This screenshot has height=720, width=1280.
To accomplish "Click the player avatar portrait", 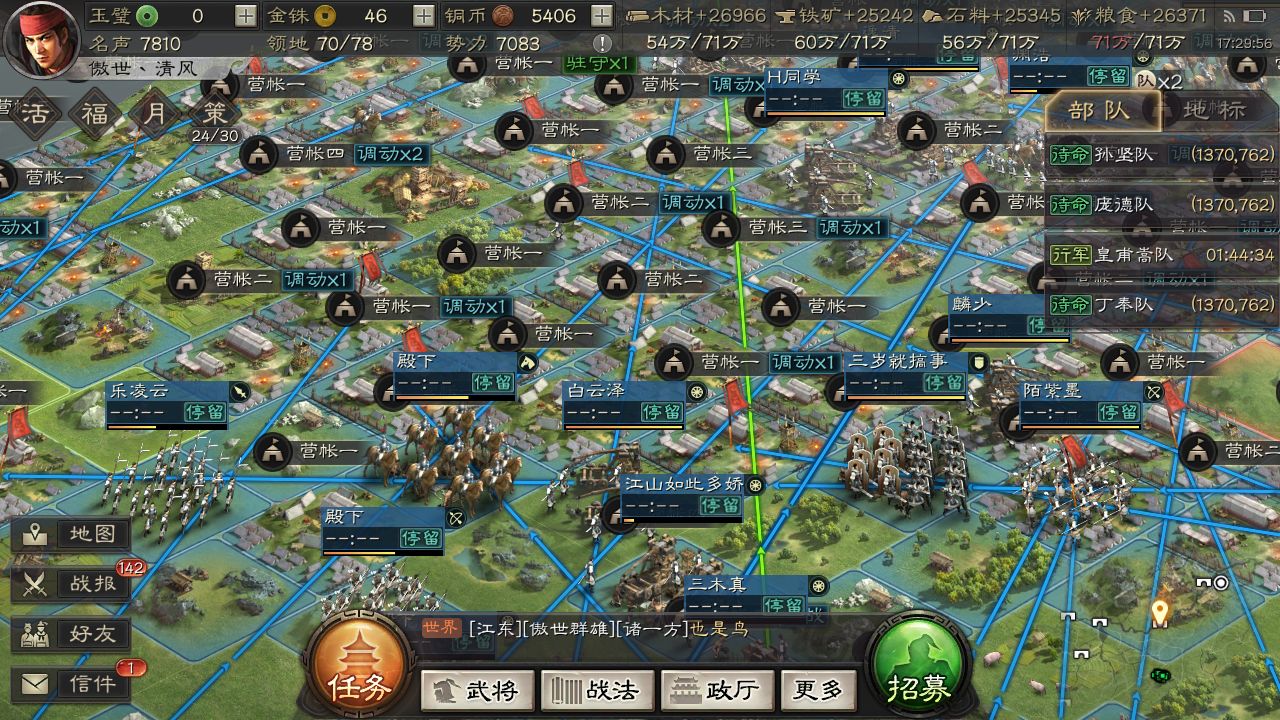I will (x=42, y=38).
